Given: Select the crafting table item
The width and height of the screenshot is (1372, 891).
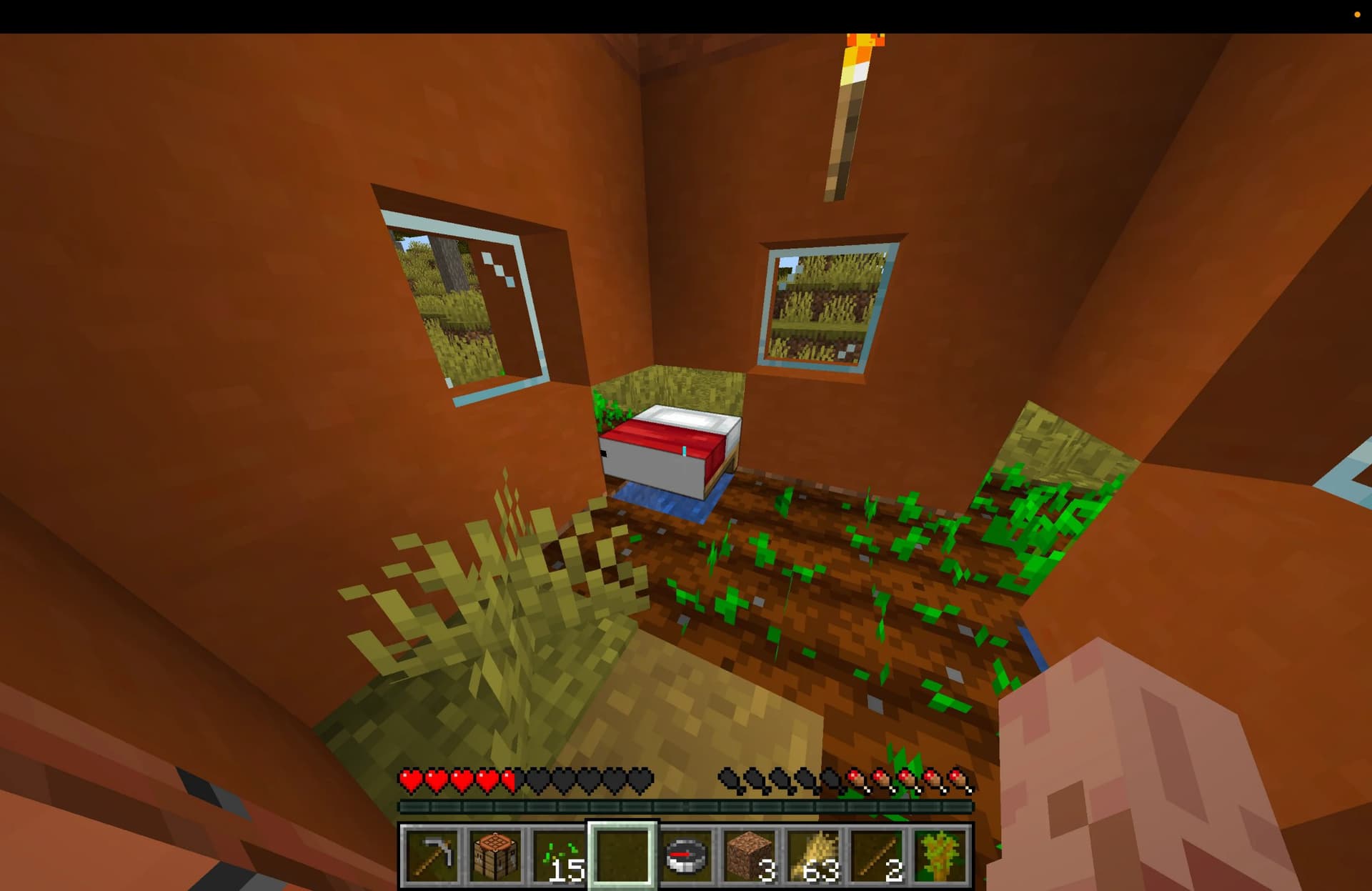Looking at the screenshot, I should coord(494,855).
